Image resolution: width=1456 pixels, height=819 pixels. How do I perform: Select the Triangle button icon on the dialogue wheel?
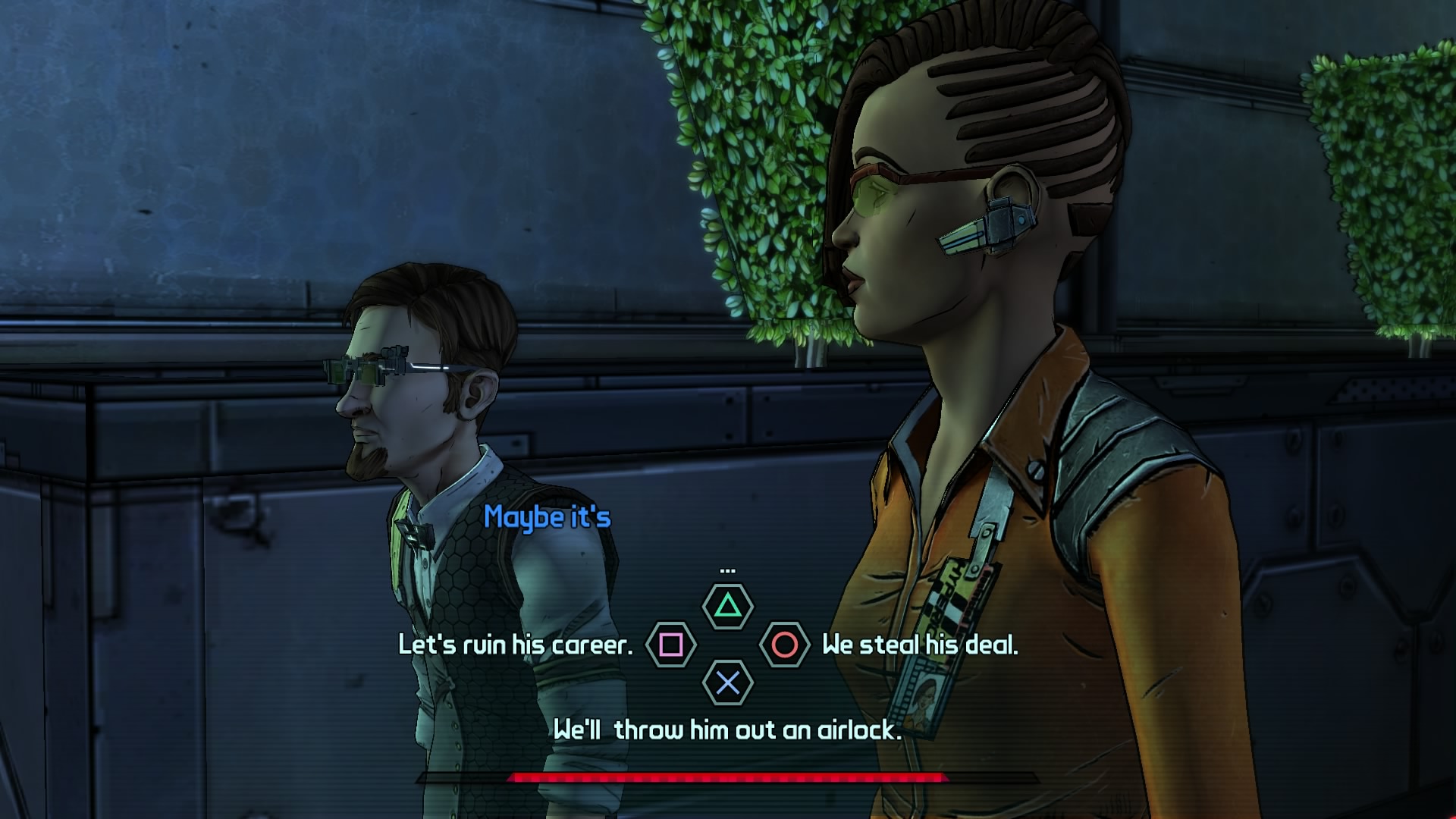coord(727,607)
